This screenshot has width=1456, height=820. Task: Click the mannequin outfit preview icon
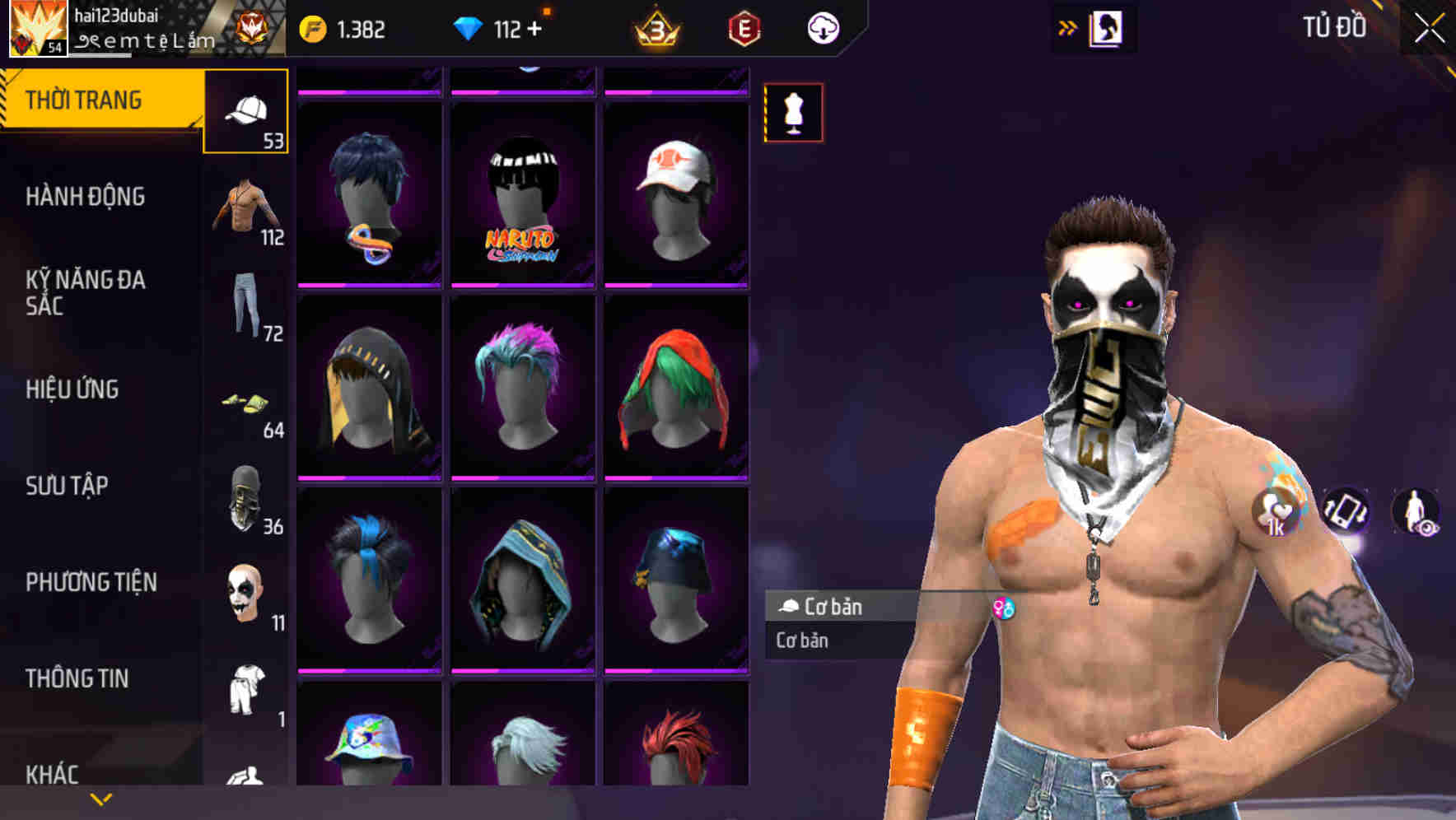793,114
